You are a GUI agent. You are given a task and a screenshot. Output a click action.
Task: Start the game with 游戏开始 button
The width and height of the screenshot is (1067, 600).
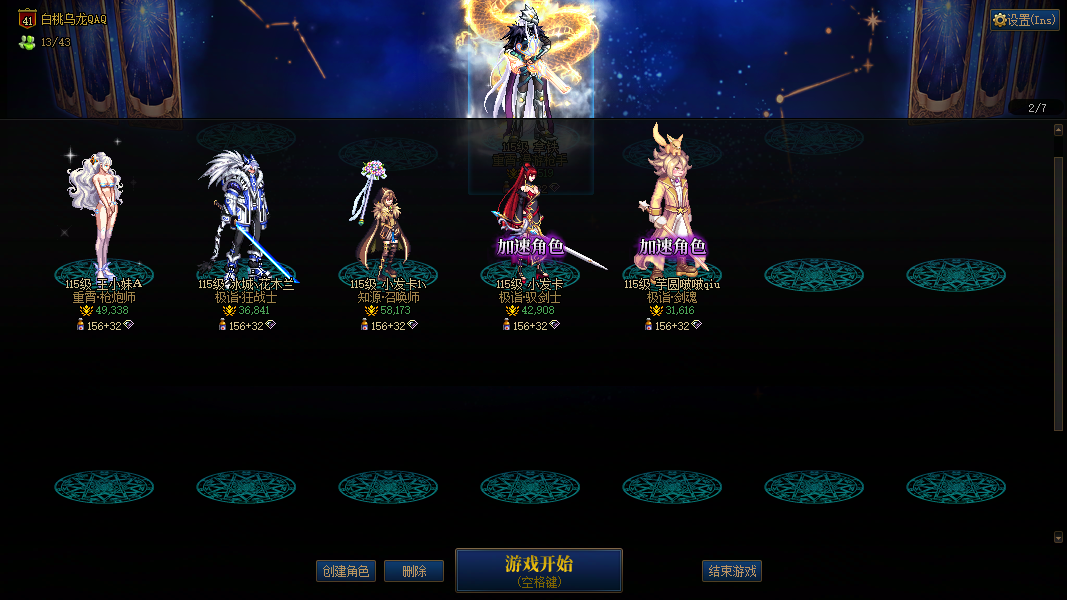coord(538,570)
